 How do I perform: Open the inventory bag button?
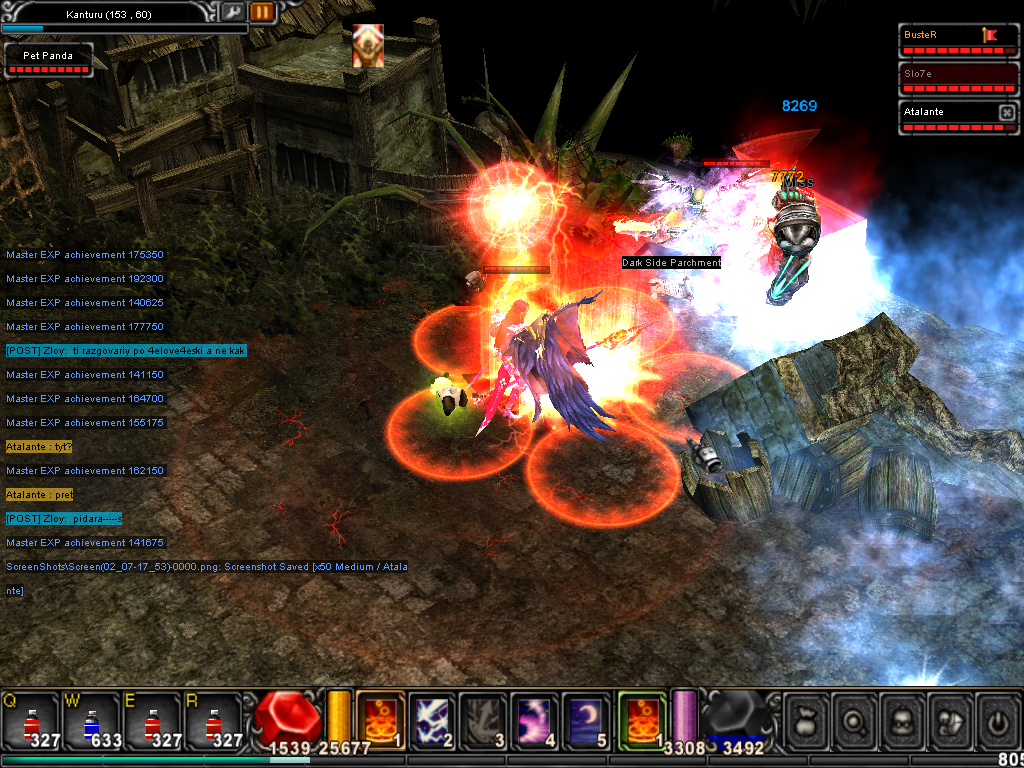click(807, 719)
